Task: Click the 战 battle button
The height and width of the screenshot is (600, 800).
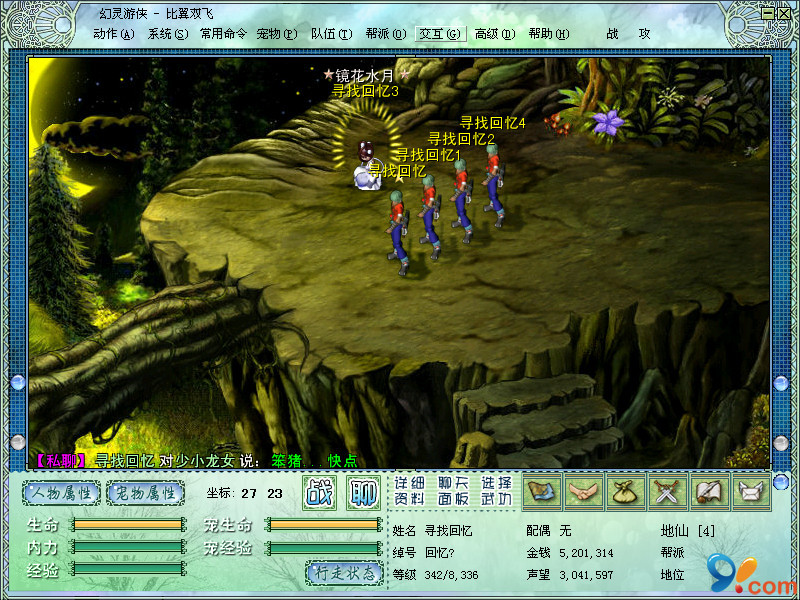Action: [x=319, y=492]
